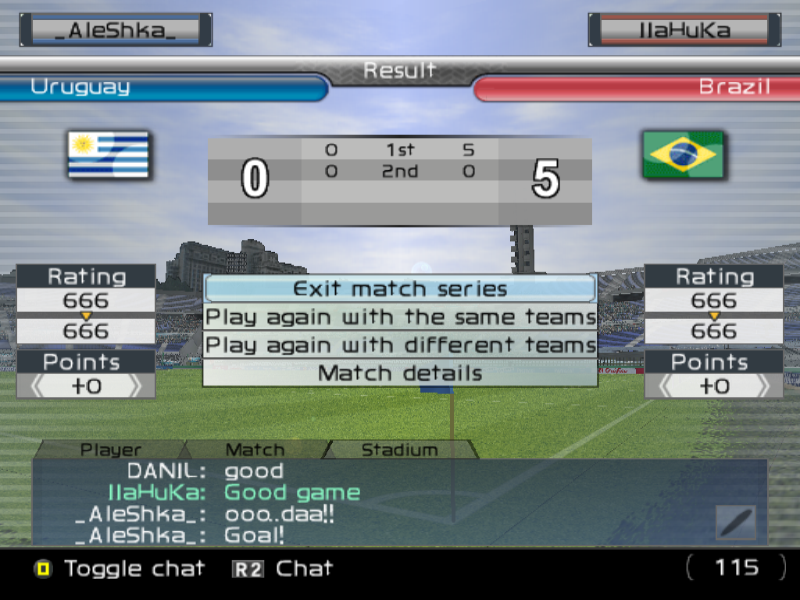This screenshot has width=800, height=600.
Task: Open Match details
Action: click(400, 374)
